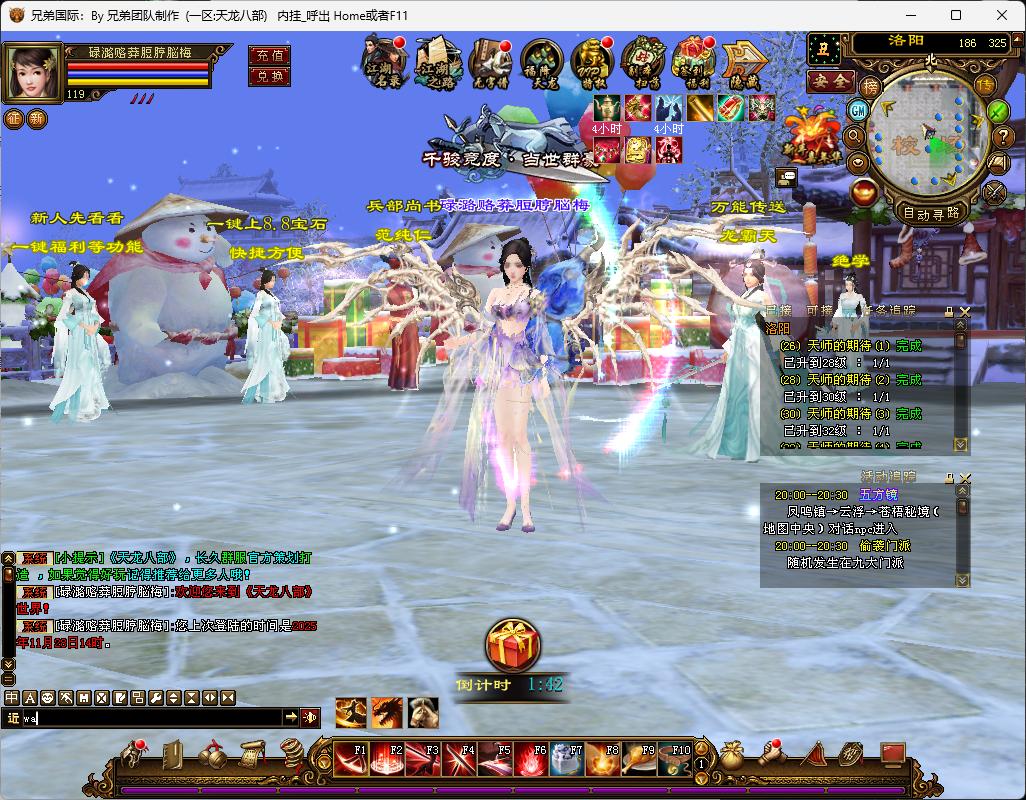
Task: Click the round 新 button below portrait
Action: (37, 119)
